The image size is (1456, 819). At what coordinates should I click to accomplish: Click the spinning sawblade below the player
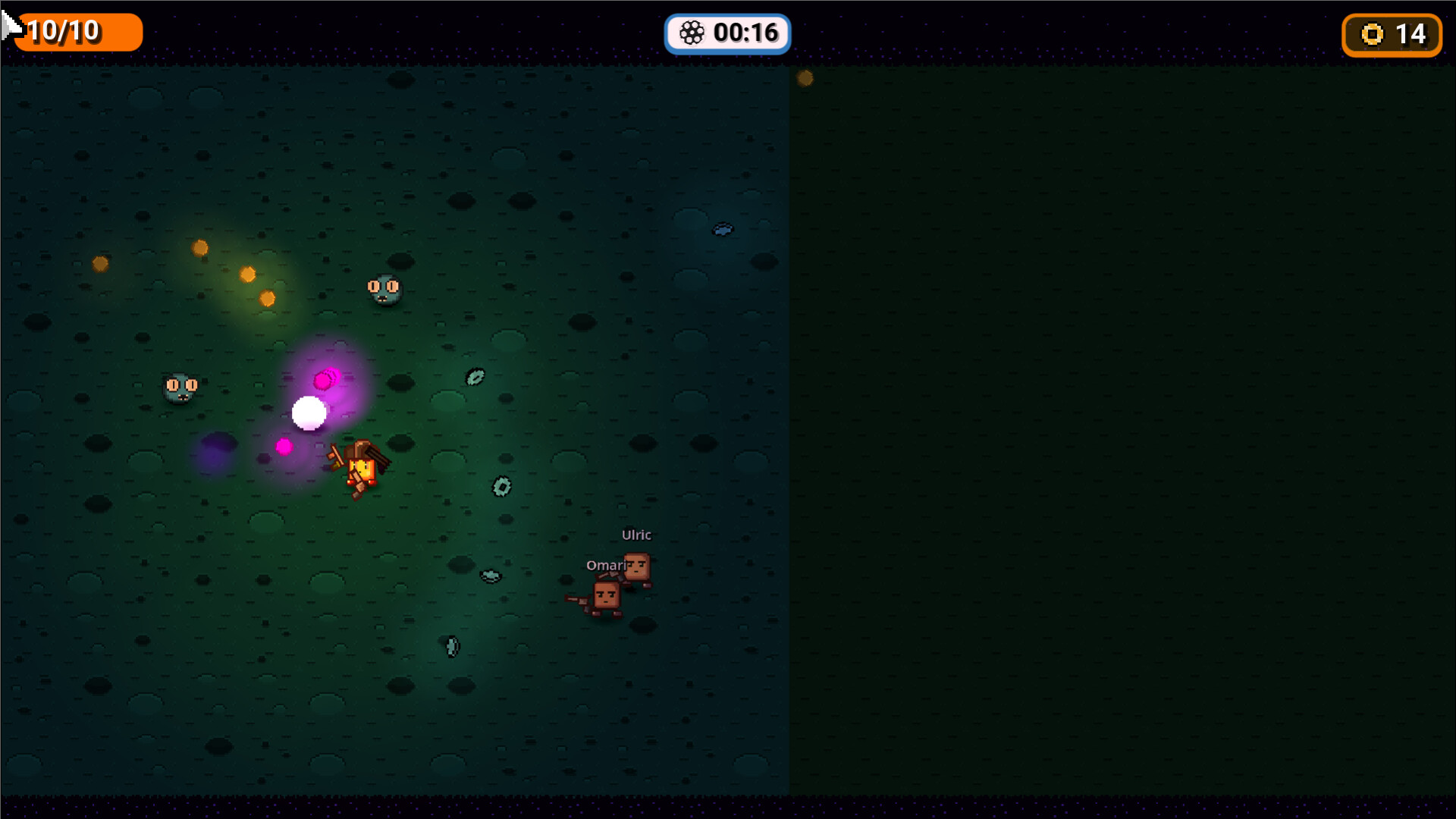[x=501, y=485]
